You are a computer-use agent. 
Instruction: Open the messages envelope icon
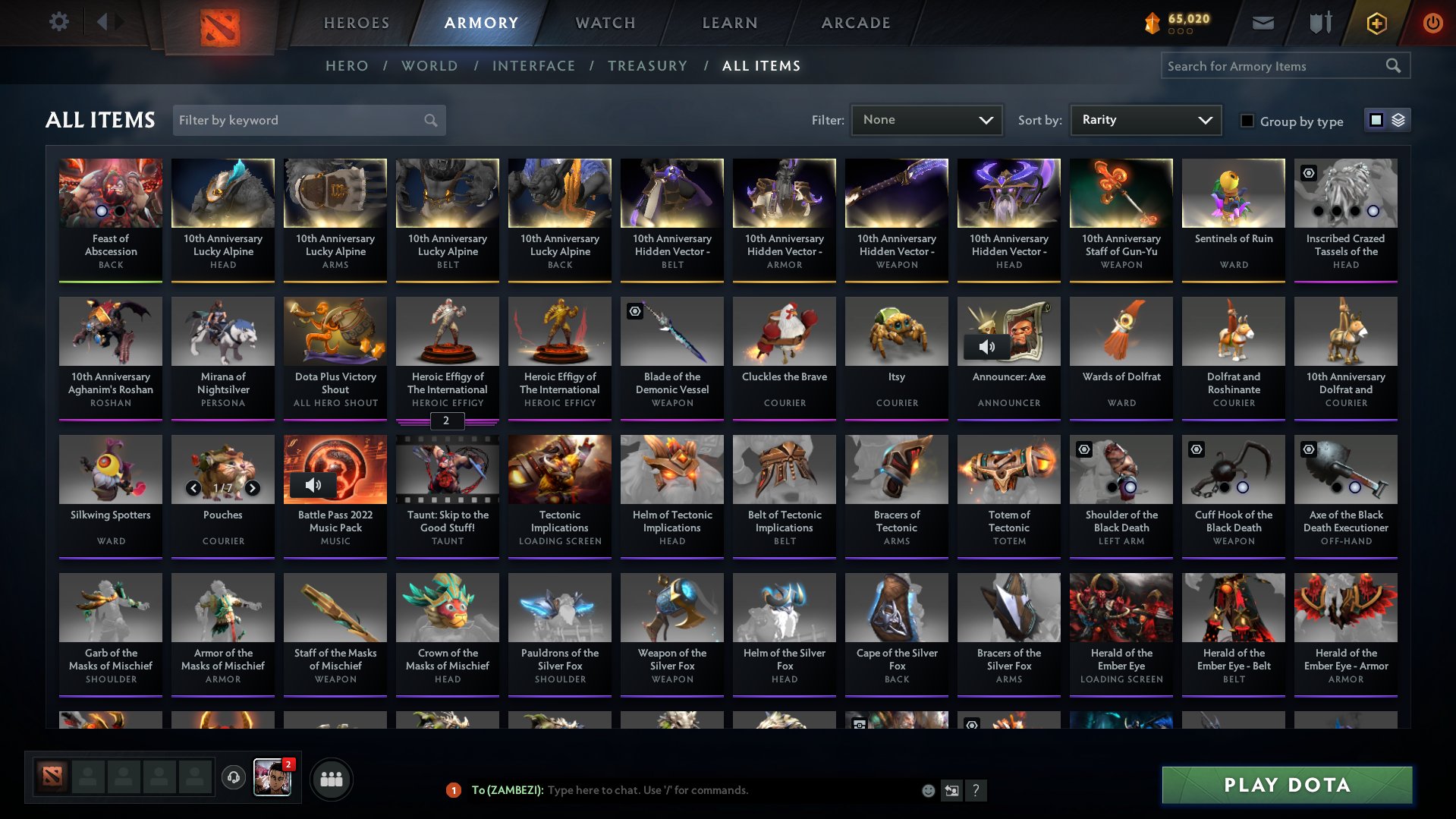1262,23
